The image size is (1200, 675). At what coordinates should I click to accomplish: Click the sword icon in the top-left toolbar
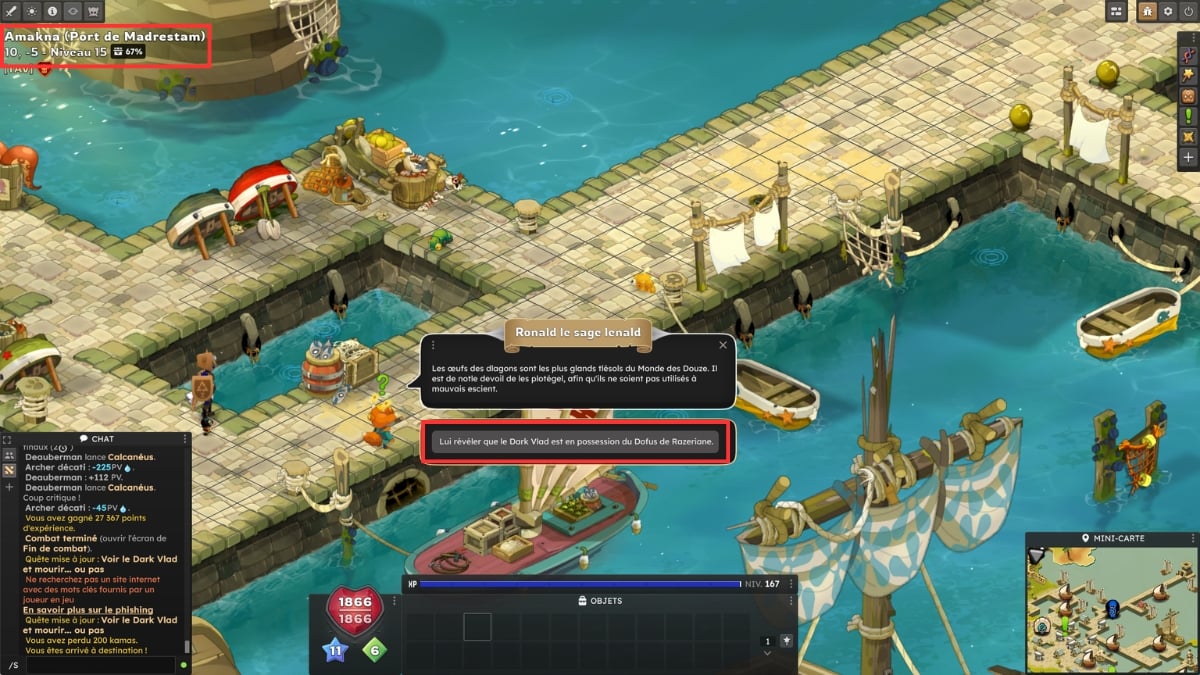11,10
